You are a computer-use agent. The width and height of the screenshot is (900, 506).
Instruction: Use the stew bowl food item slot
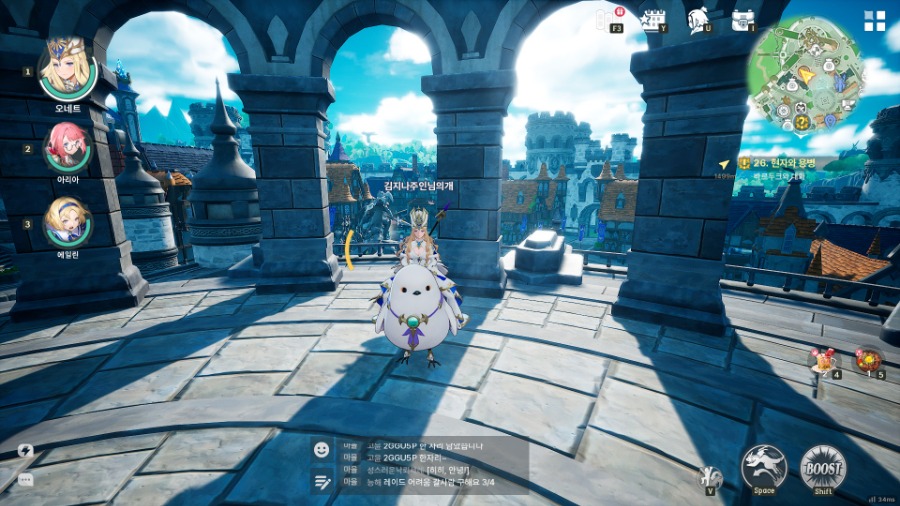click(x=867, y=360)
